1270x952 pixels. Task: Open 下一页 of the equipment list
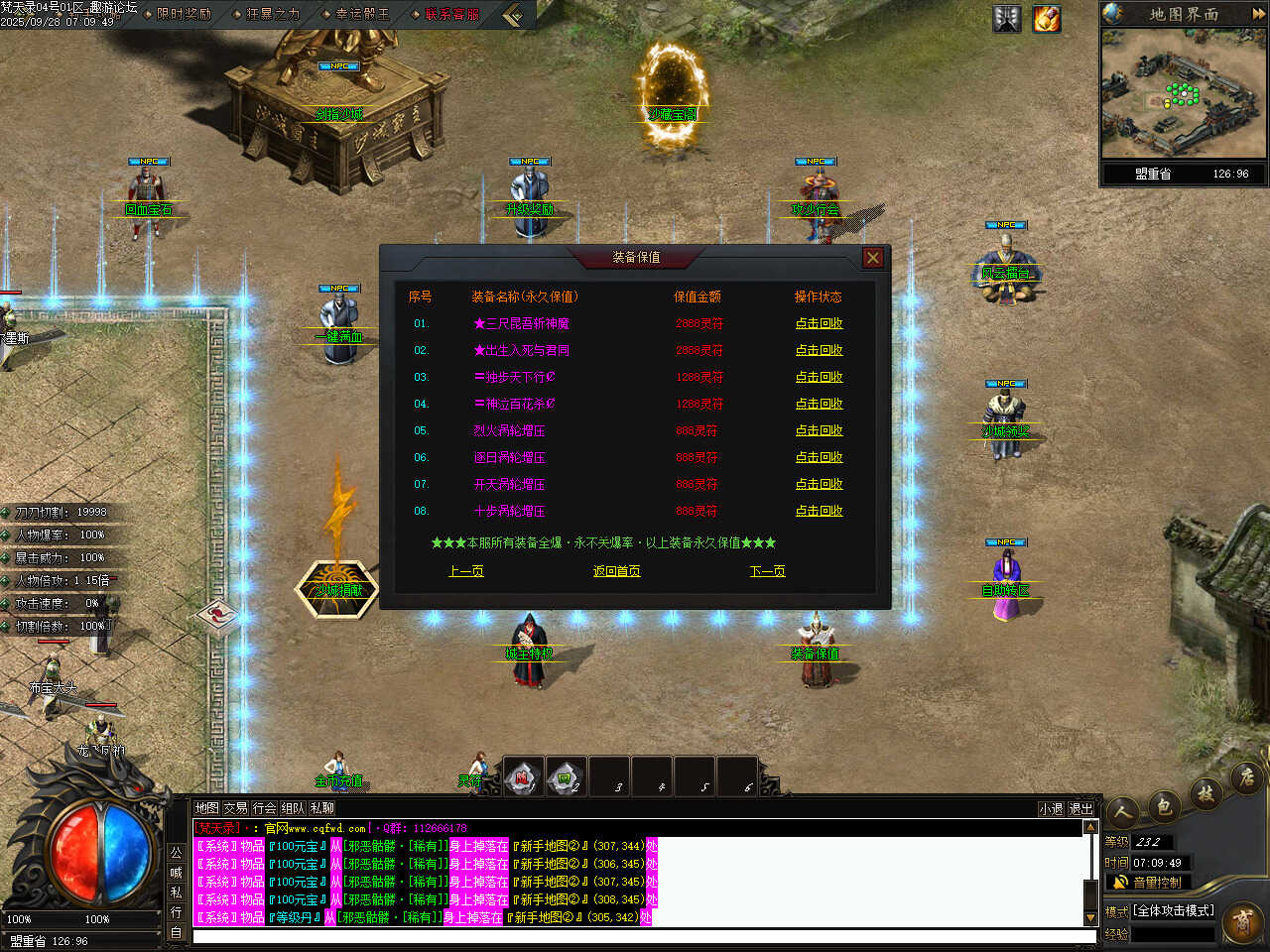click(767, 571)
